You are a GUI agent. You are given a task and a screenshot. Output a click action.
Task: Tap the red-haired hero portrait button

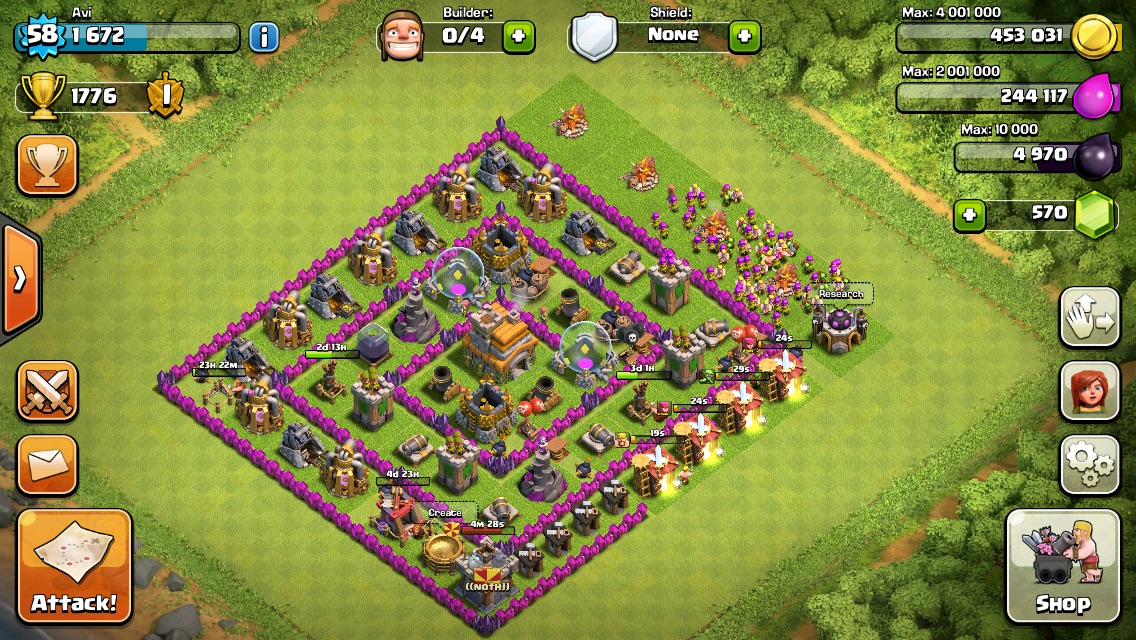tap(1089, 391)
